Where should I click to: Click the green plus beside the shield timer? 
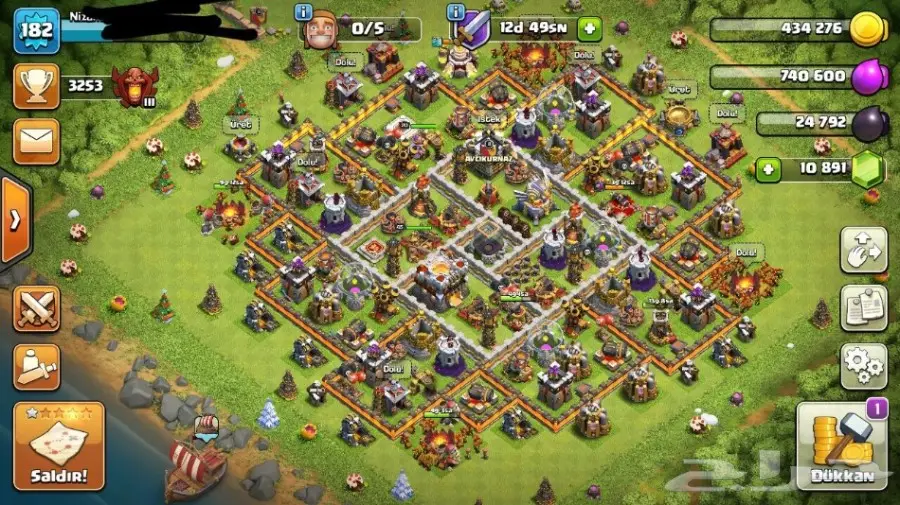coord(590,28)
